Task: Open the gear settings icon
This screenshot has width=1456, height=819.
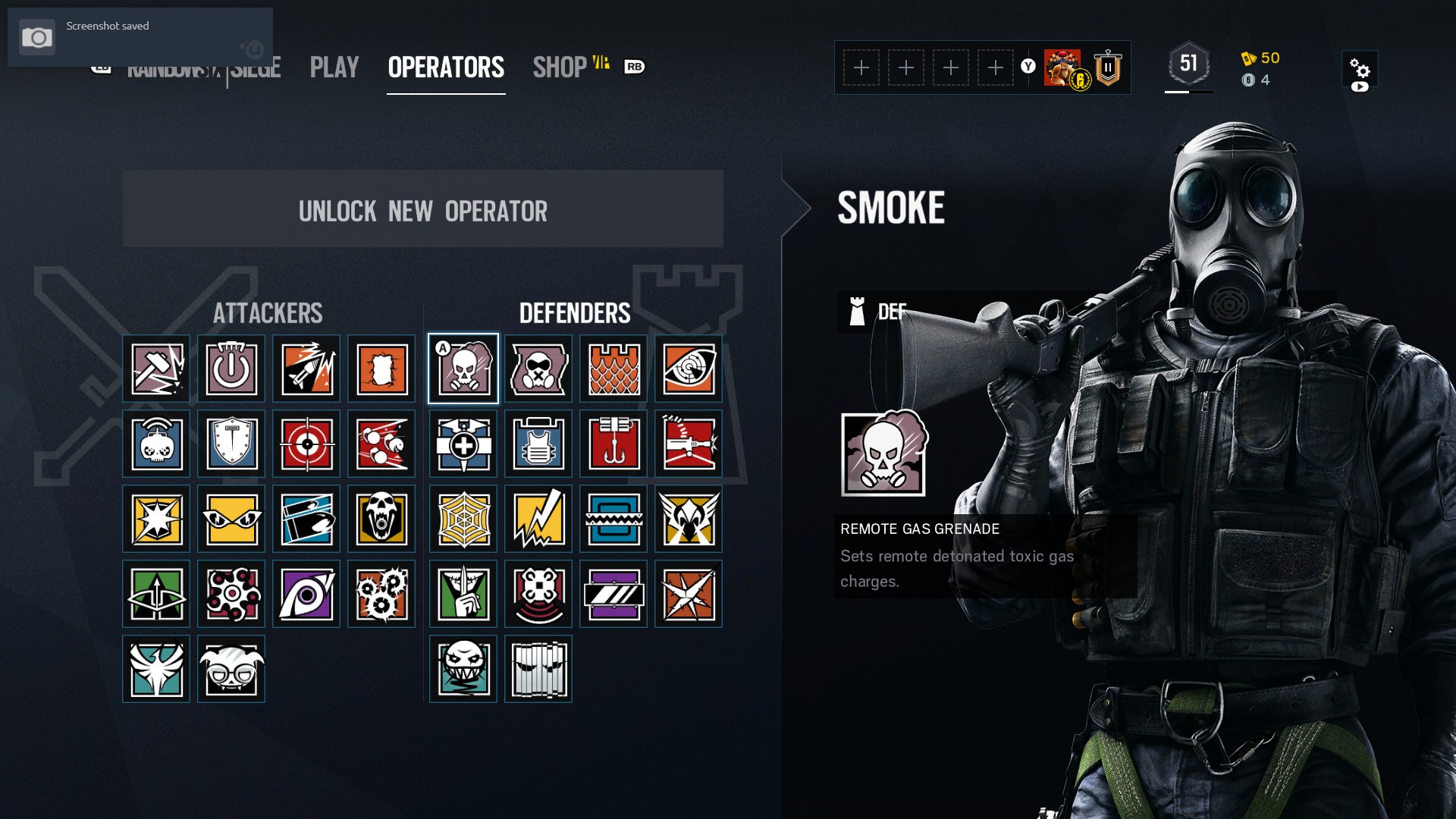Action: [1359, 70]
